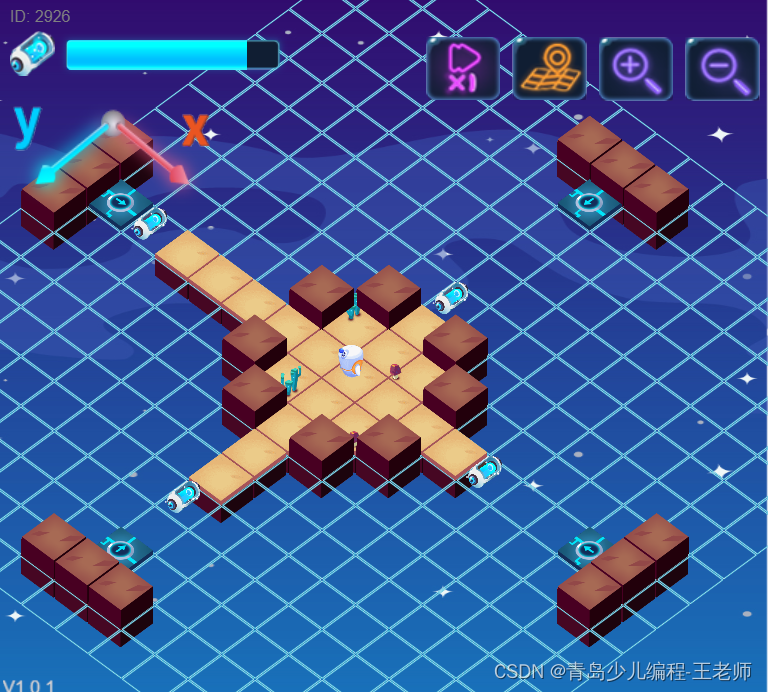The image size is (768, 692).
Task: Toggle the x1 playback speed button
Action: coord(462,68)
